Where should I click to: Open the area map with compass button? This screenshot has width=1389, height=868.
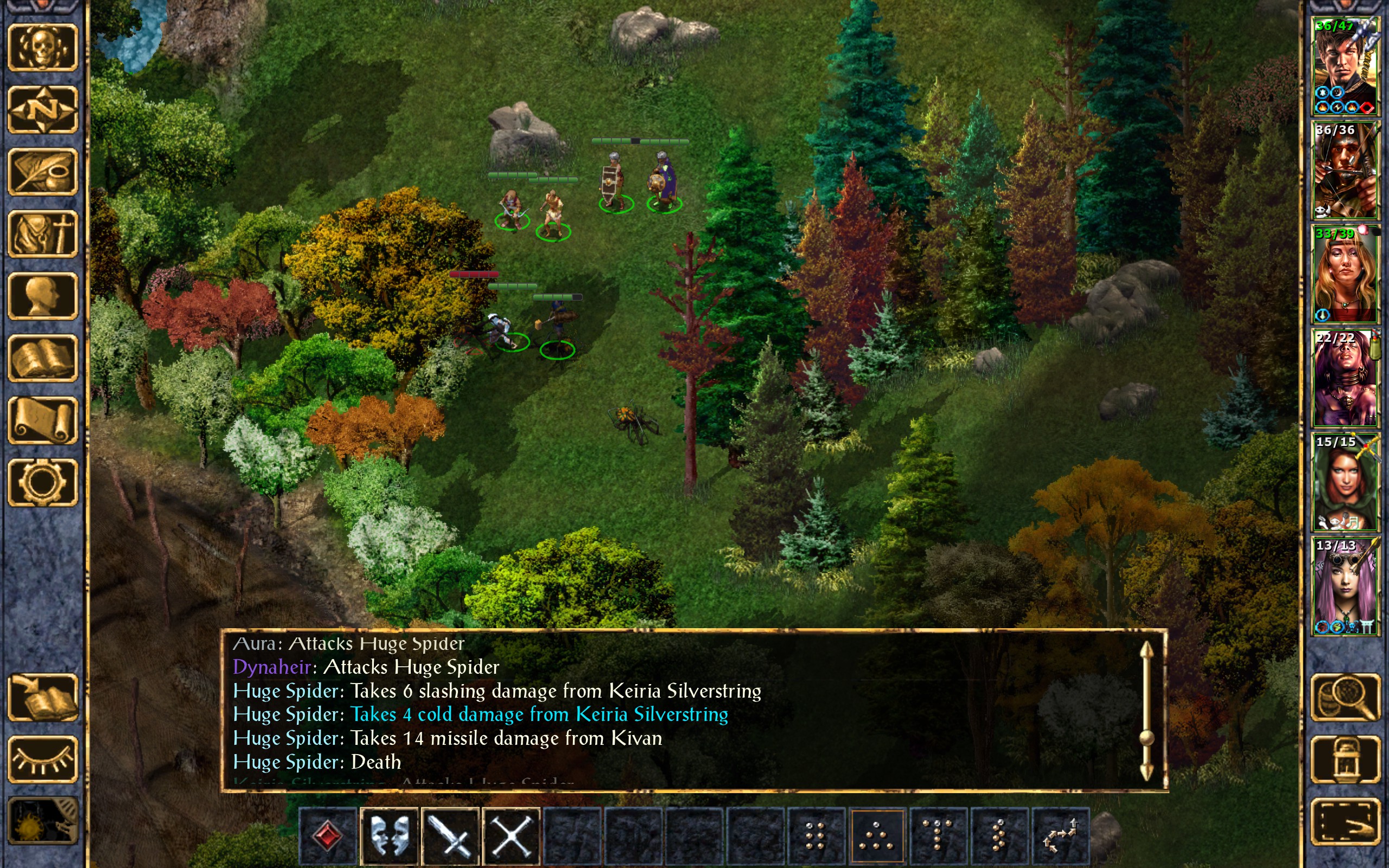point(42,110)
